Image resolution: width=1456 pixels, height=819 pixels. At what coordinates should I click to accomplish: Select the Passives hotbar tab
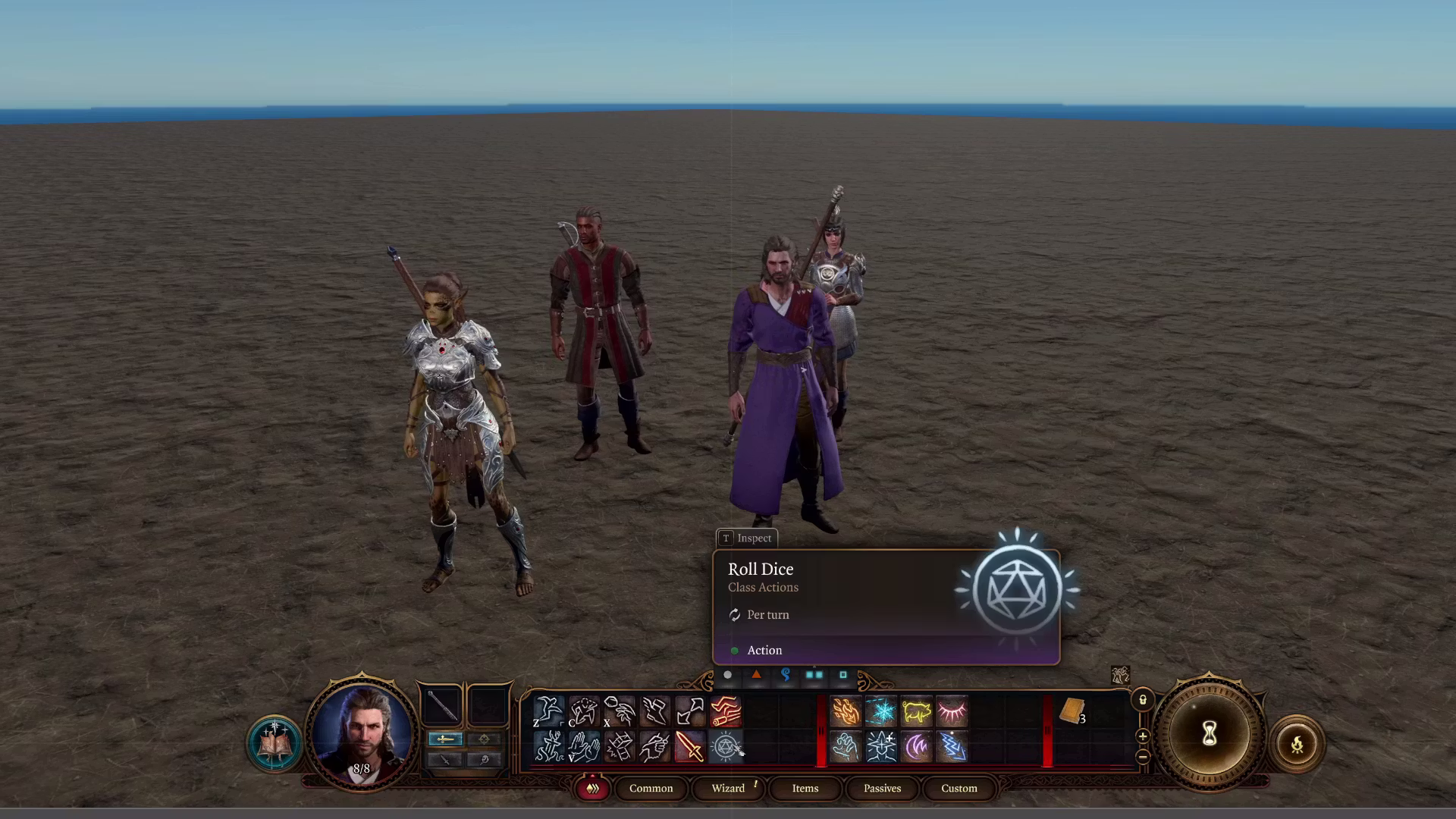tap(882, 789)
